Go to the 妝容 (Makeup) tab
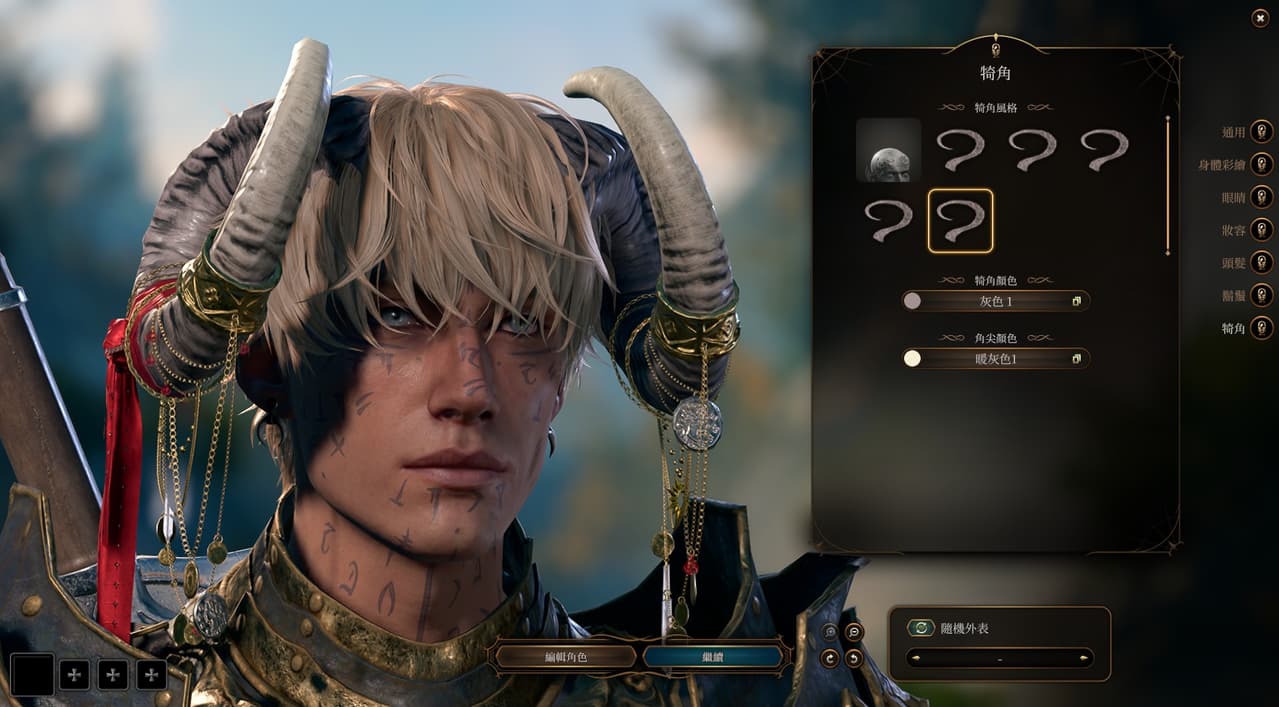The height and width of the screenshot is (707, 1279). [x=1261, y=230]
